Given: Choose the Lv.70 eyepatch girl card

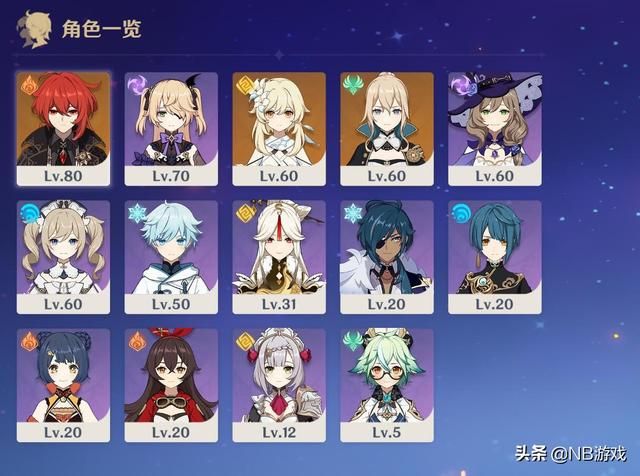Looking at the screenshot, I should click(171, 127).
